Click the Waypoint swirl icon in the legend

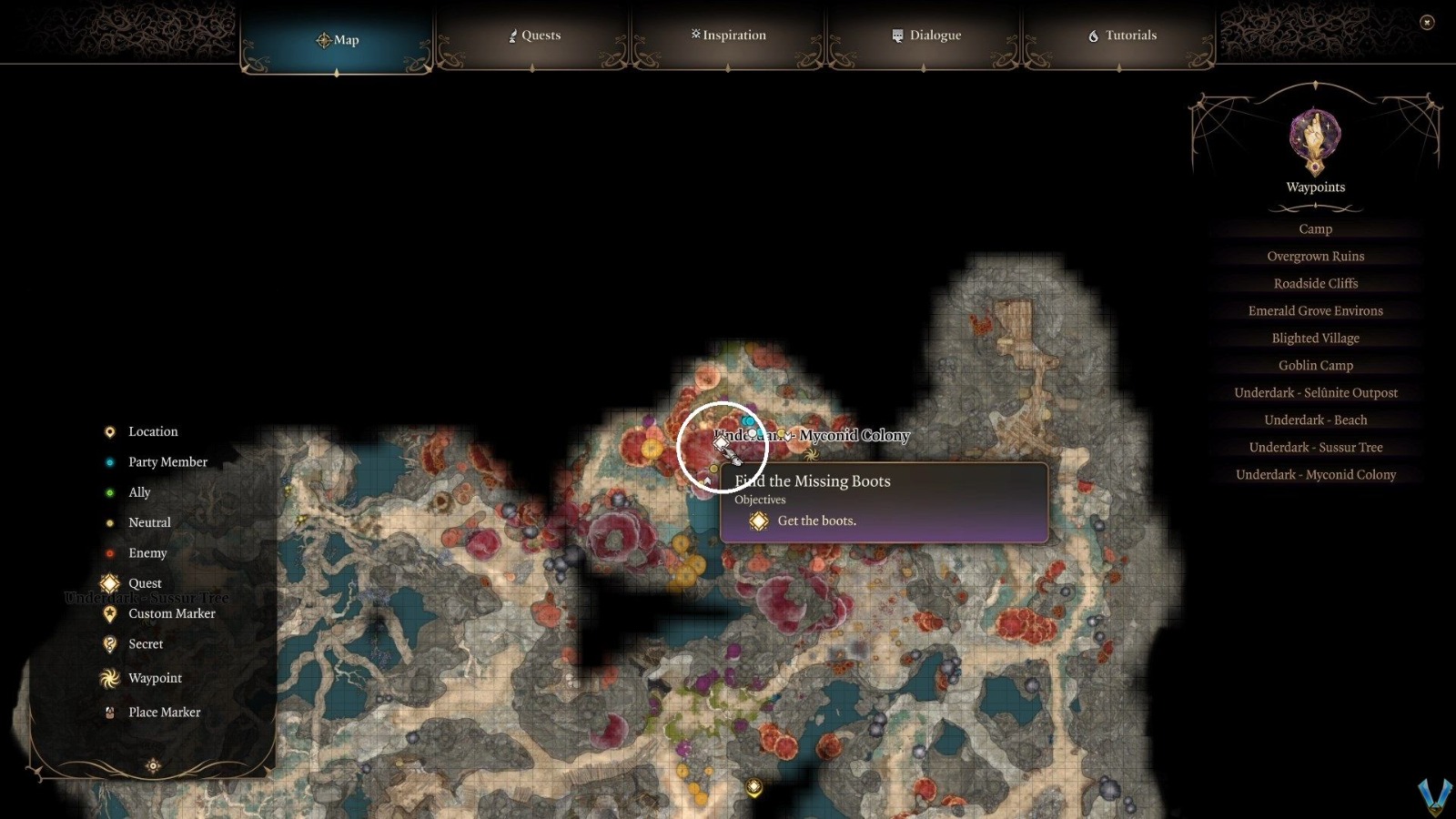pos(109,678)
